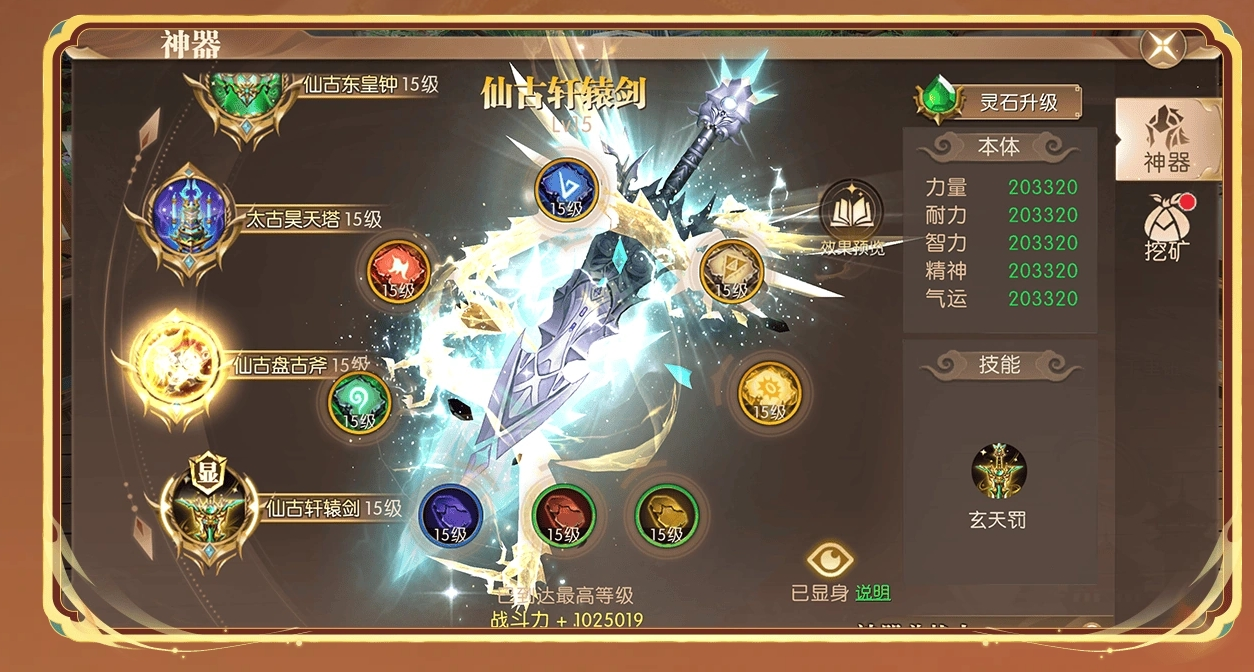Open the 说明 explanation link
Screen dimensions: 1254x672
coord(872,593)
